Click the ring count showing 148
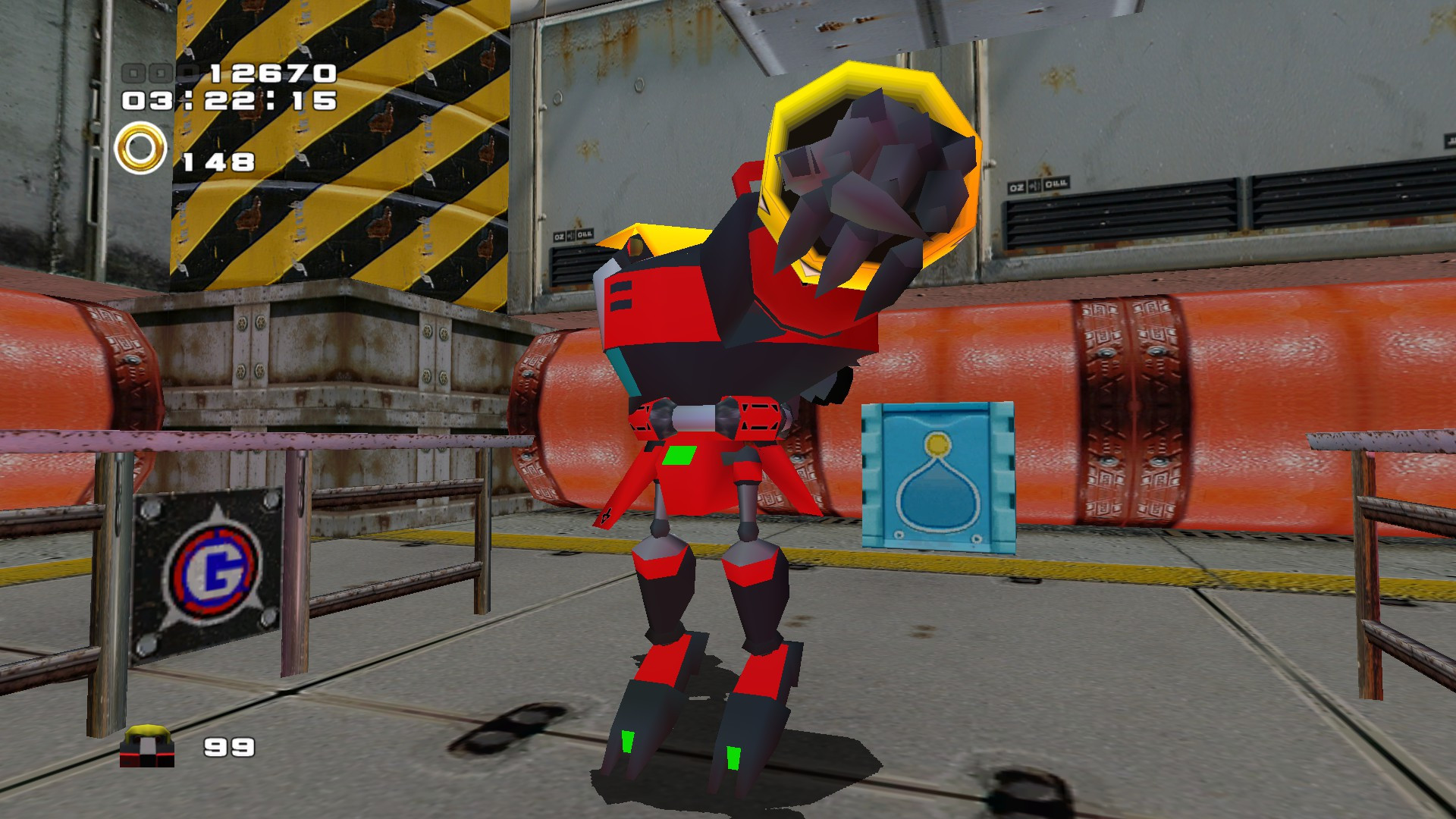The height and width of the screenshot is (819, 1456). click(218, 162)
